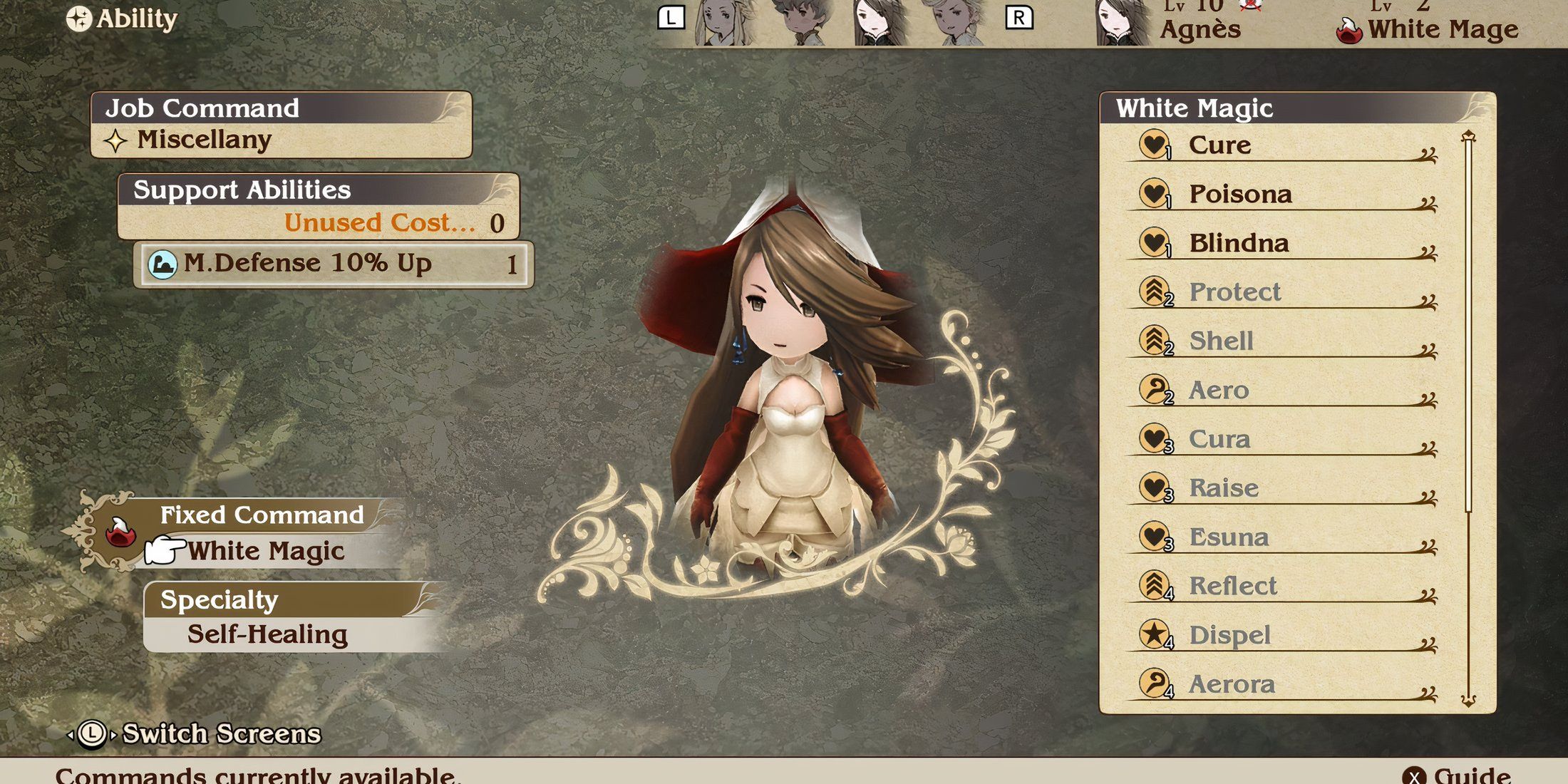The image size is (1568, 784).
Task: Select the Dispel spell entry
Action: point(1283,635)
